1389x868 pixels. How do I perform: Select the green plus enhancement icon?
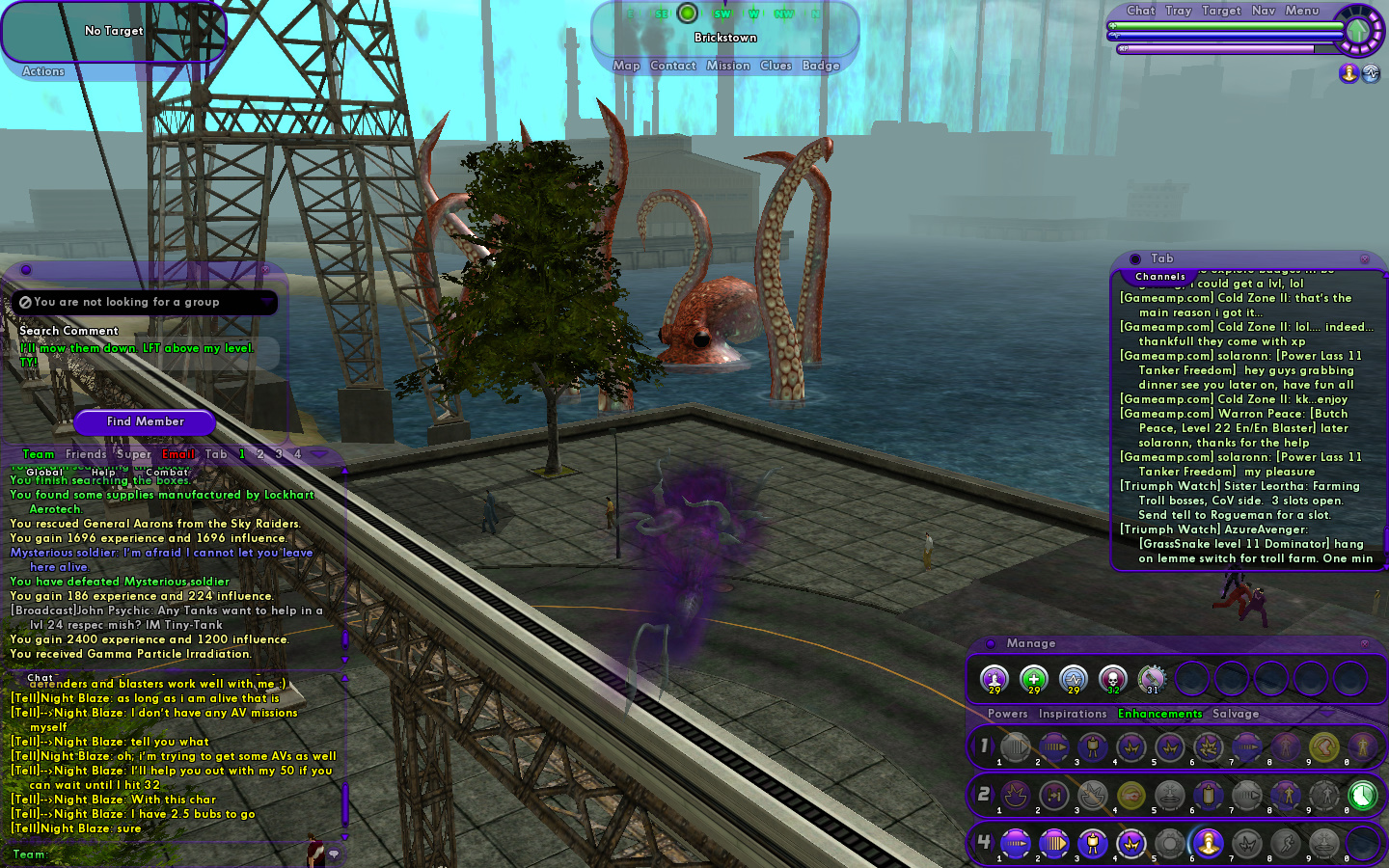(x=1033, y=679)
